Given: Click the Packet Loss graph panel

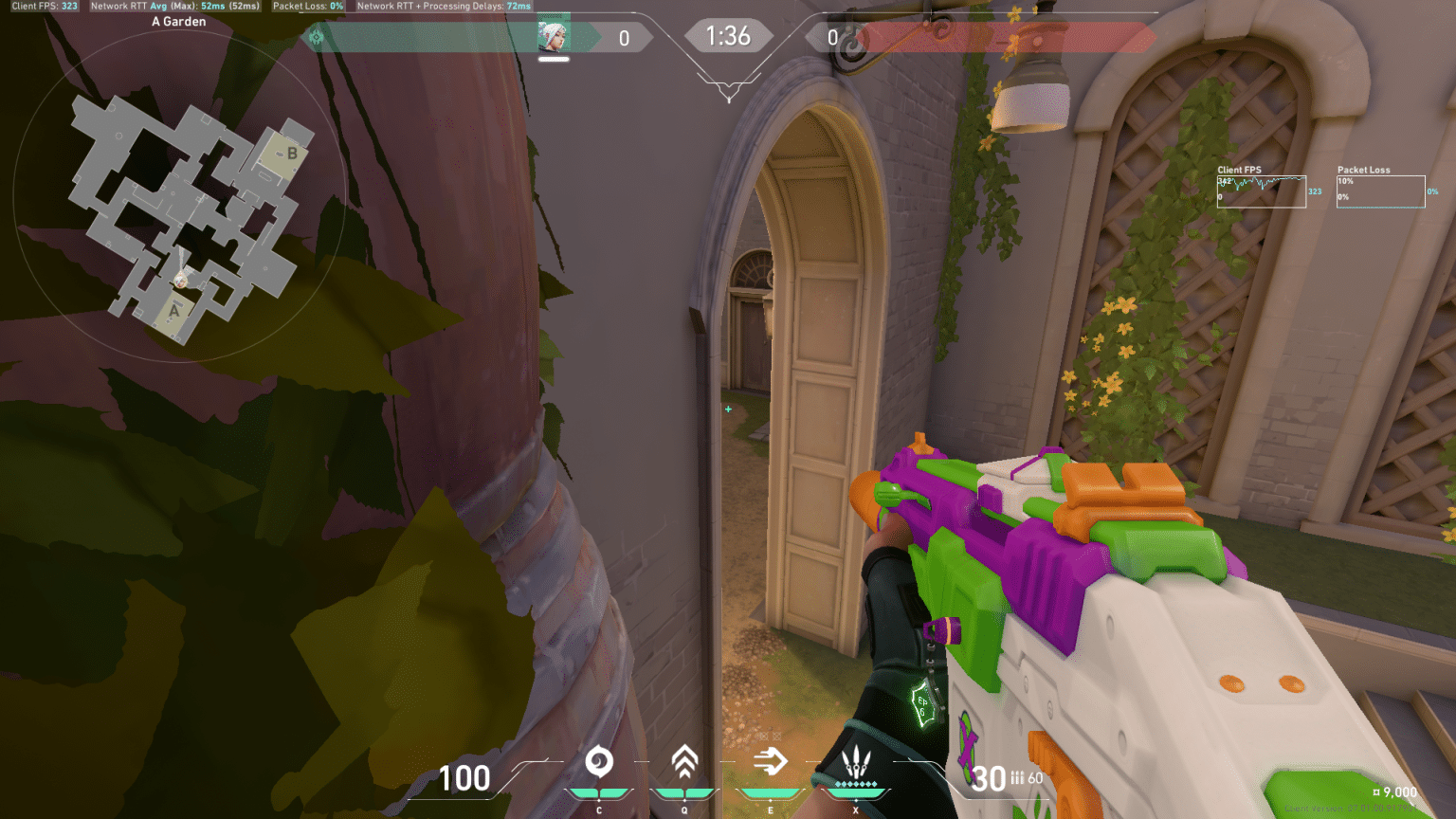Looking at the screenshot, I should 1380,190.
